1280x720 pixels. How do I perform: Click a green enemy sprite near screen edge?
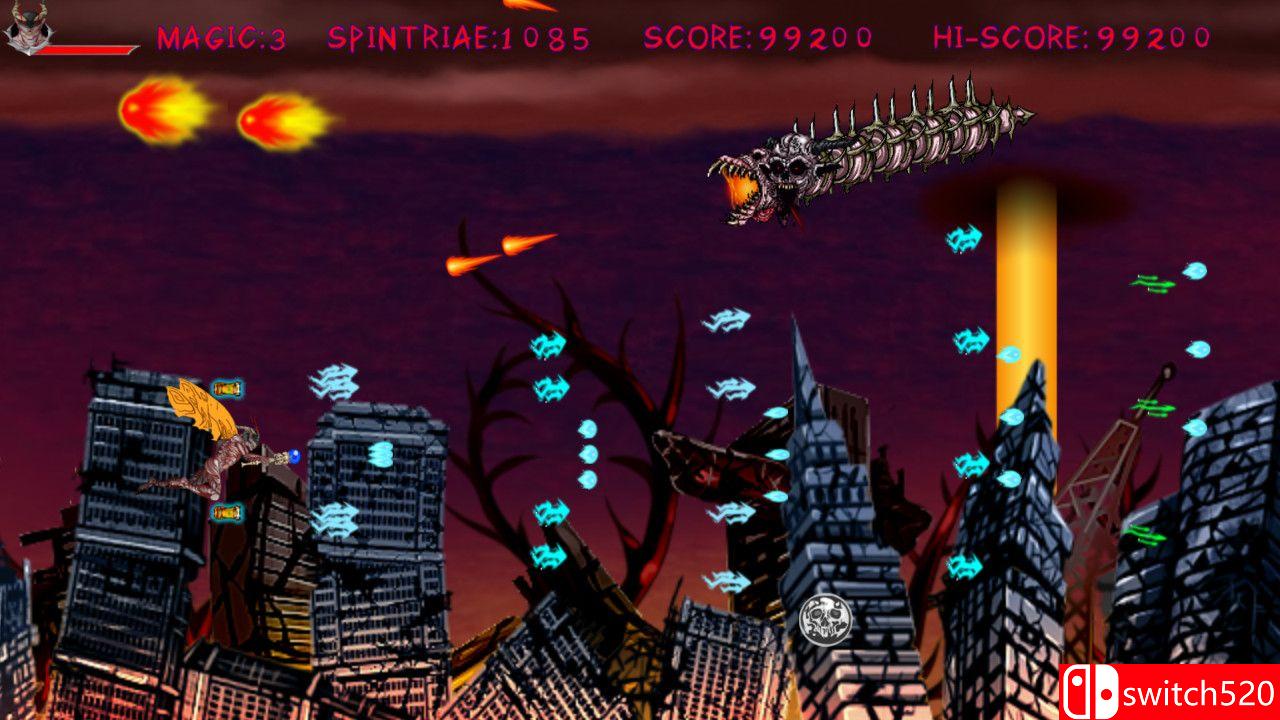pyautogui.click(x=1150, y=285)
